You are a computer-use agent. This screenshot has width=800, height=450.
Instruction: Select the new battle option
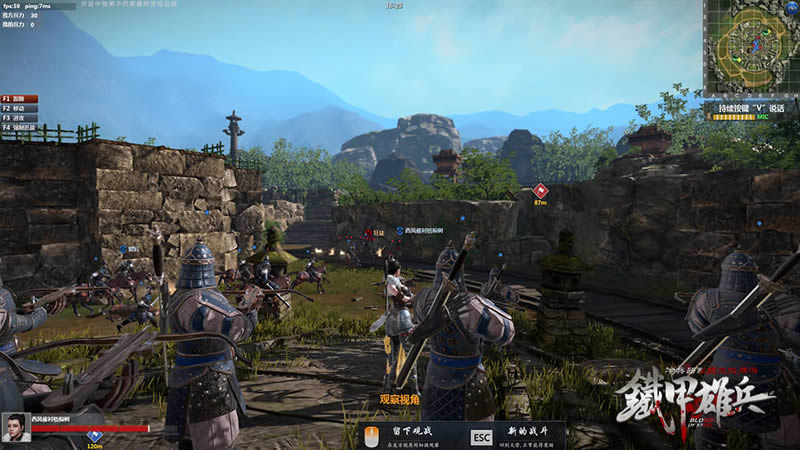[x=515, y=436]
